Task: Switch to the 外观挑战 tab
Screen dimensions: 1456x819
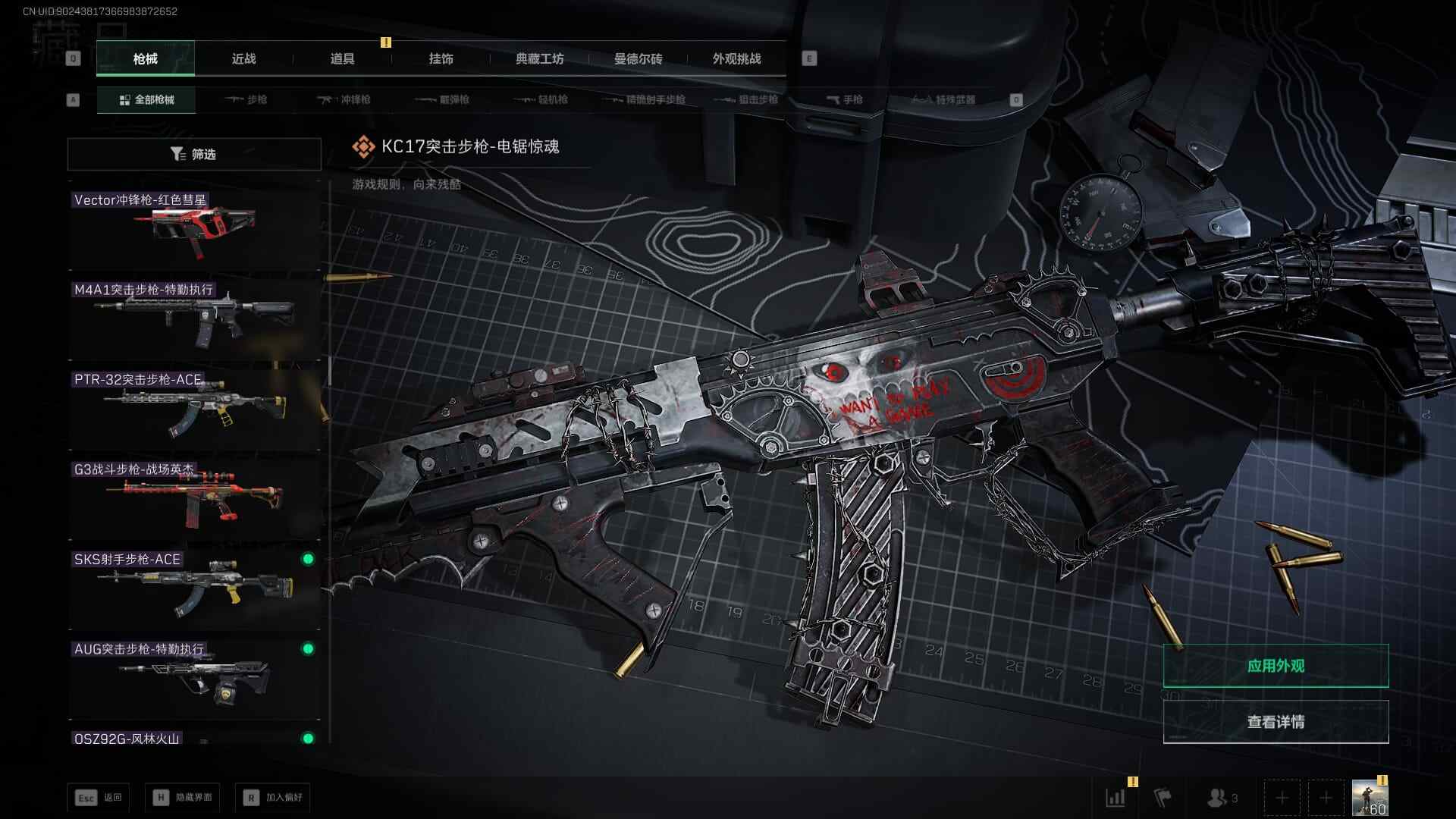Action: point(736,58)
